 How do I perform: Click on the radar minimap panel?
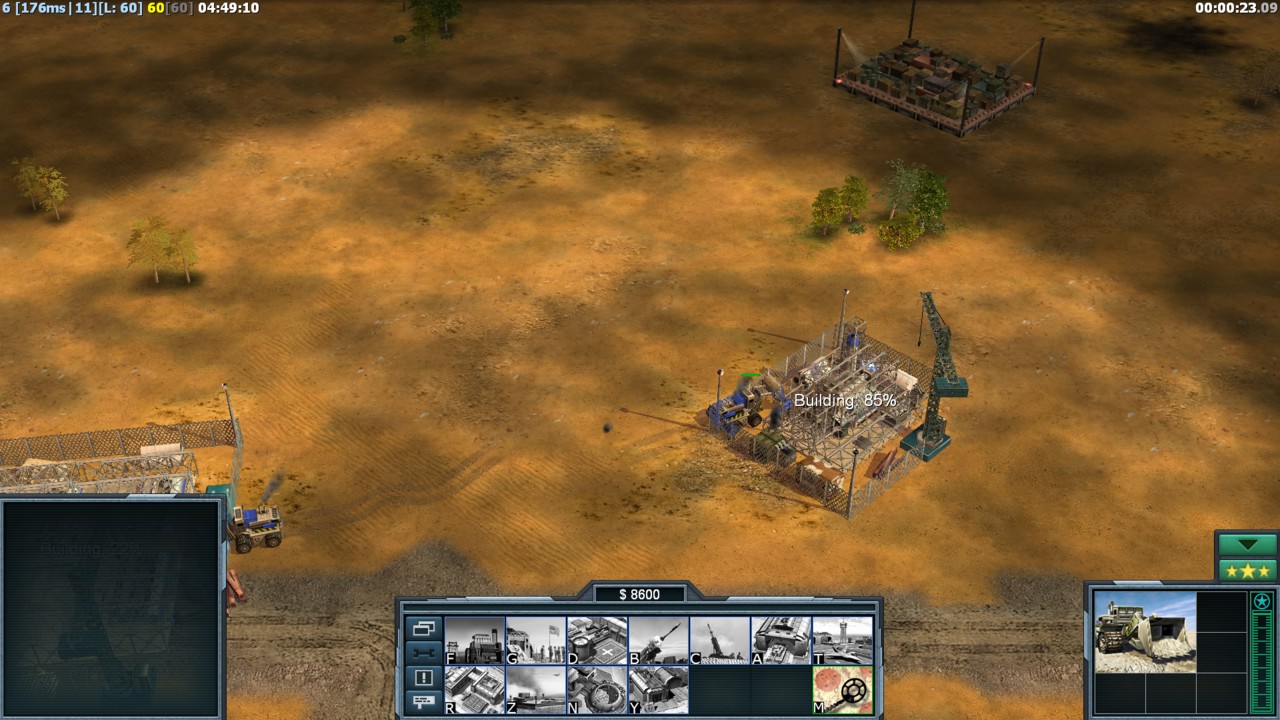[x=110, y=608]
